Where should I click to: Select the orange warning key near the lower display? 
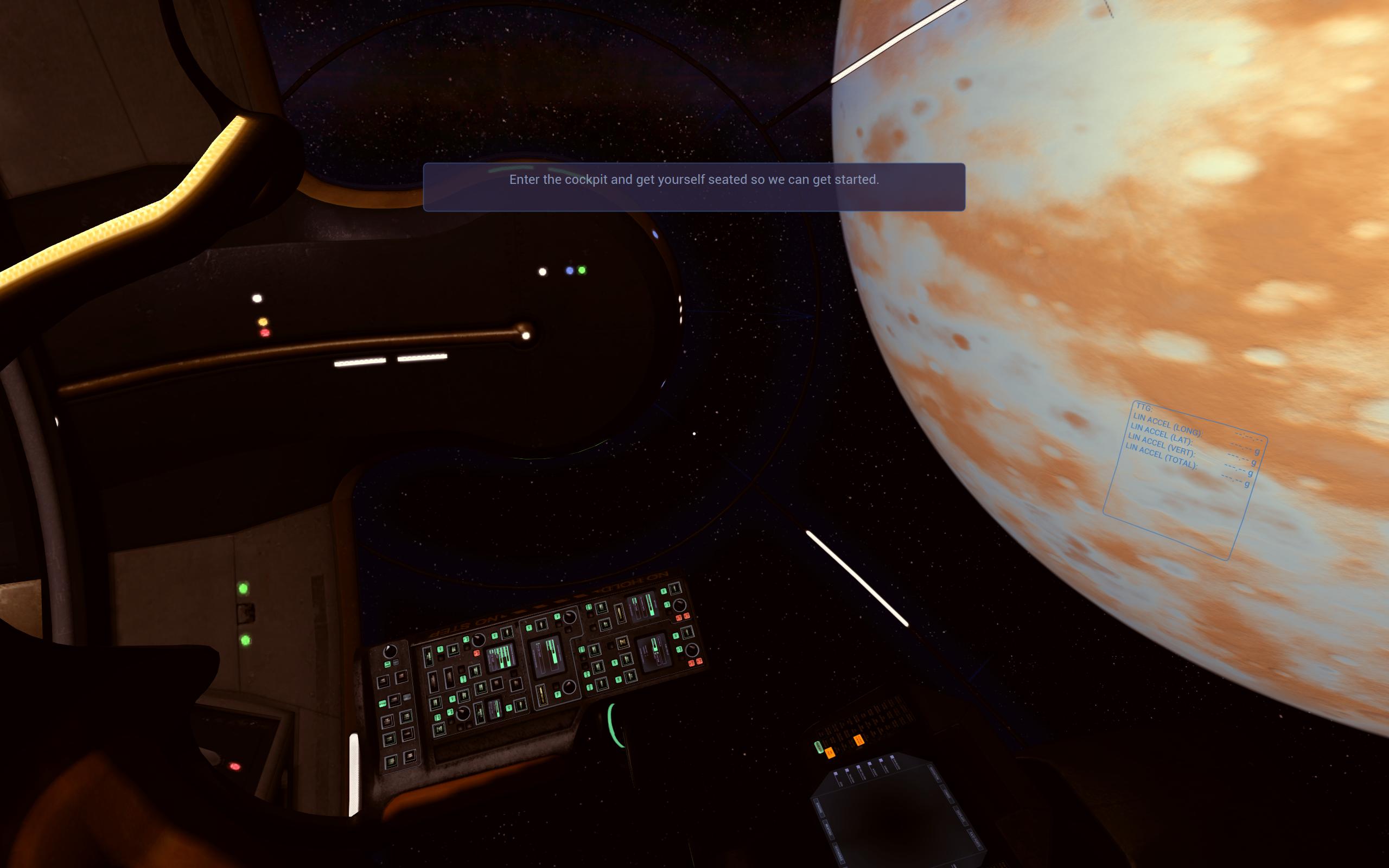click(x=831, y=753)
